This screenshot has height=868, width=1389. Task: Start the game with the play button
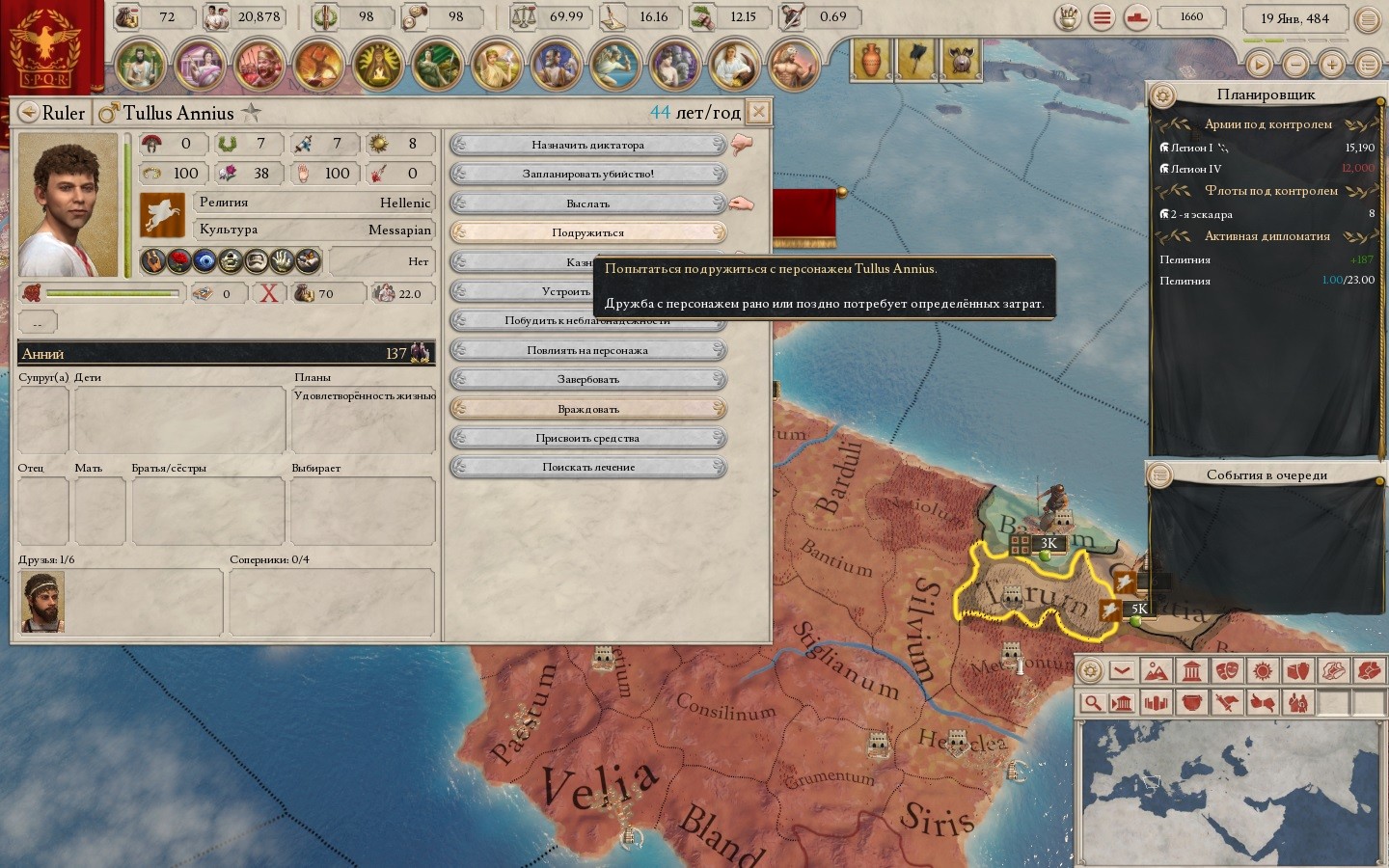pyautogui.click(x=1259, y=65)
